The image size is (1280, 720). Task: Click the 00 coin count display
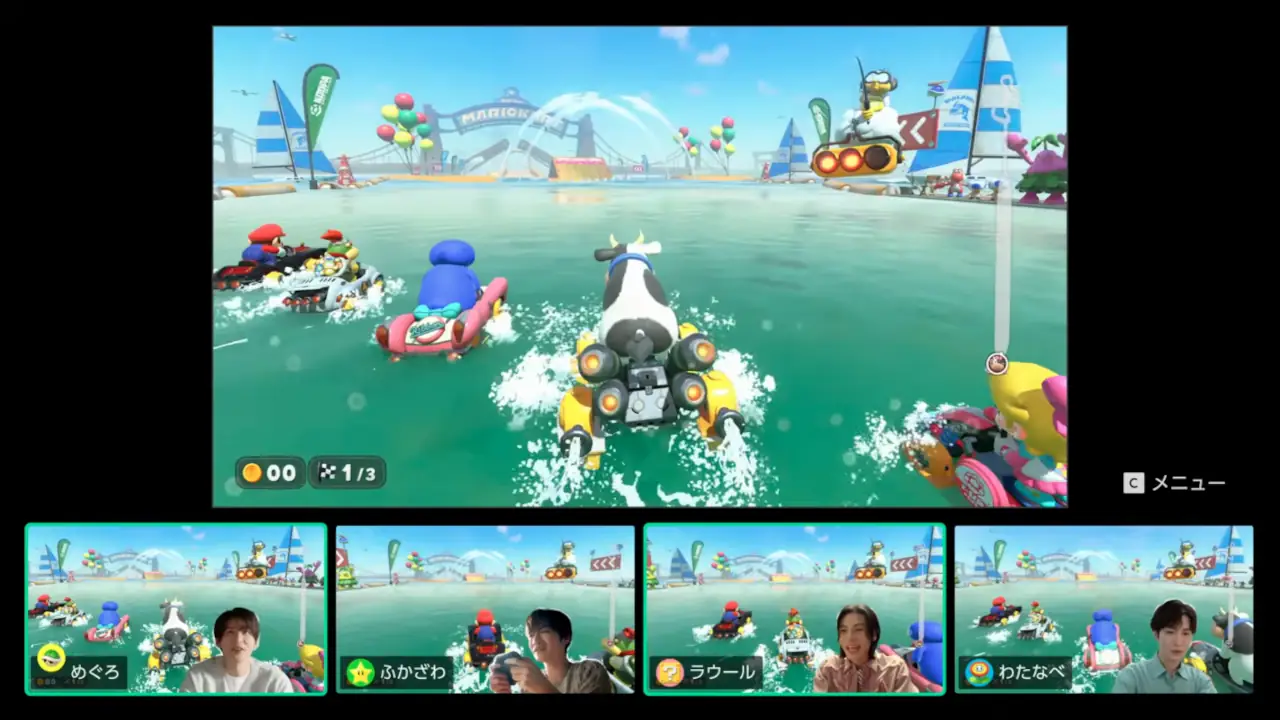click(281, 473)
